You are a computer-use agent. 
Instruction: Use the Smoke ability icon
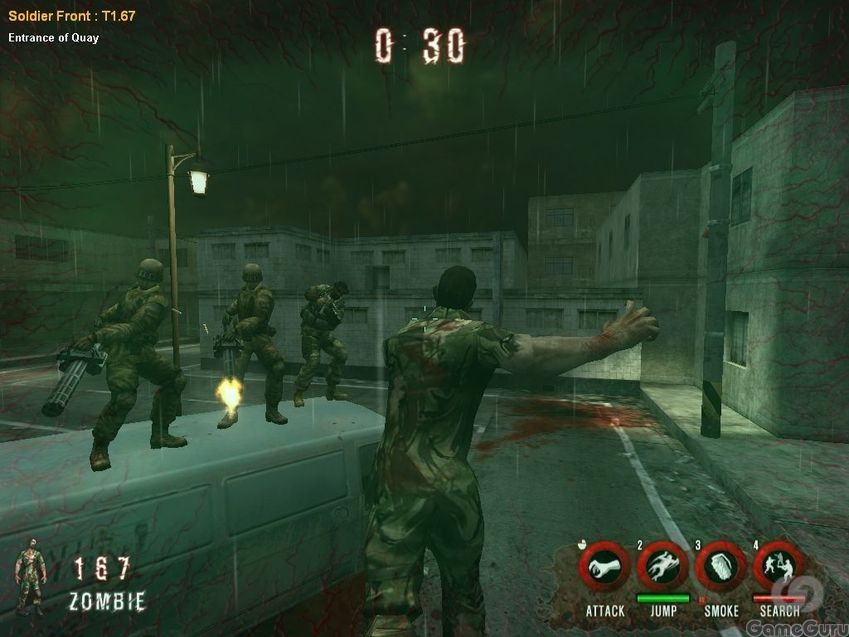click(720, 568)
